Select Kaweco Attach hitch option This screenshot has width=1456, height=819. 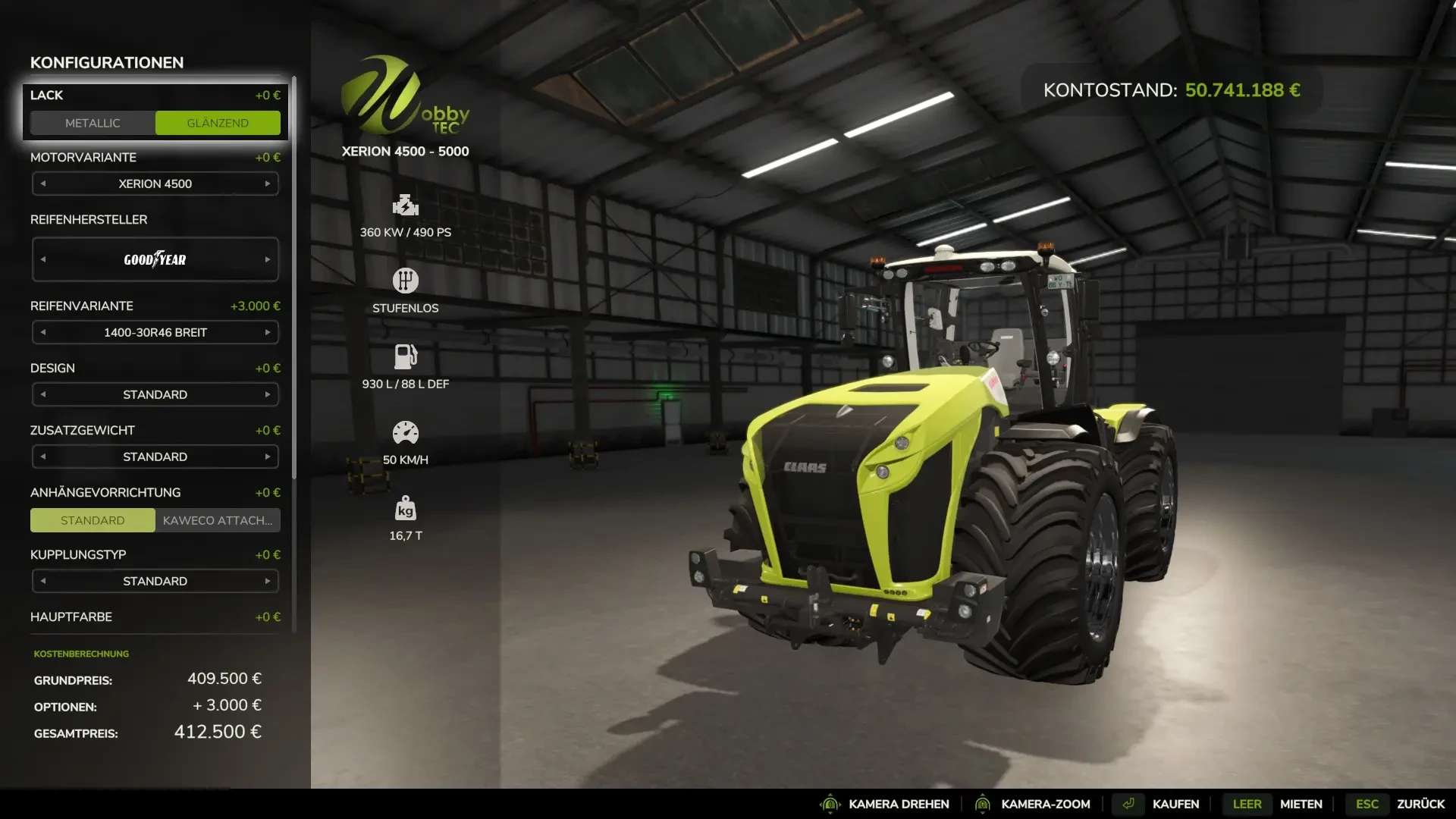[x=218, y=520]
